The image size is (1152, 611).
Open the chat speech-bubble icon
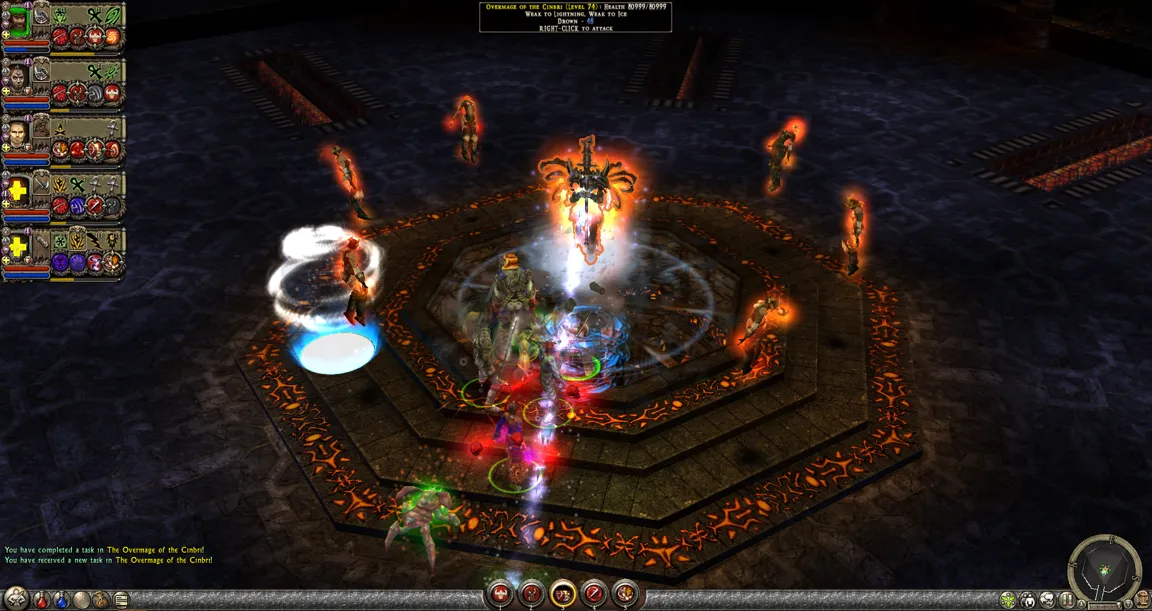point(1048,600)
